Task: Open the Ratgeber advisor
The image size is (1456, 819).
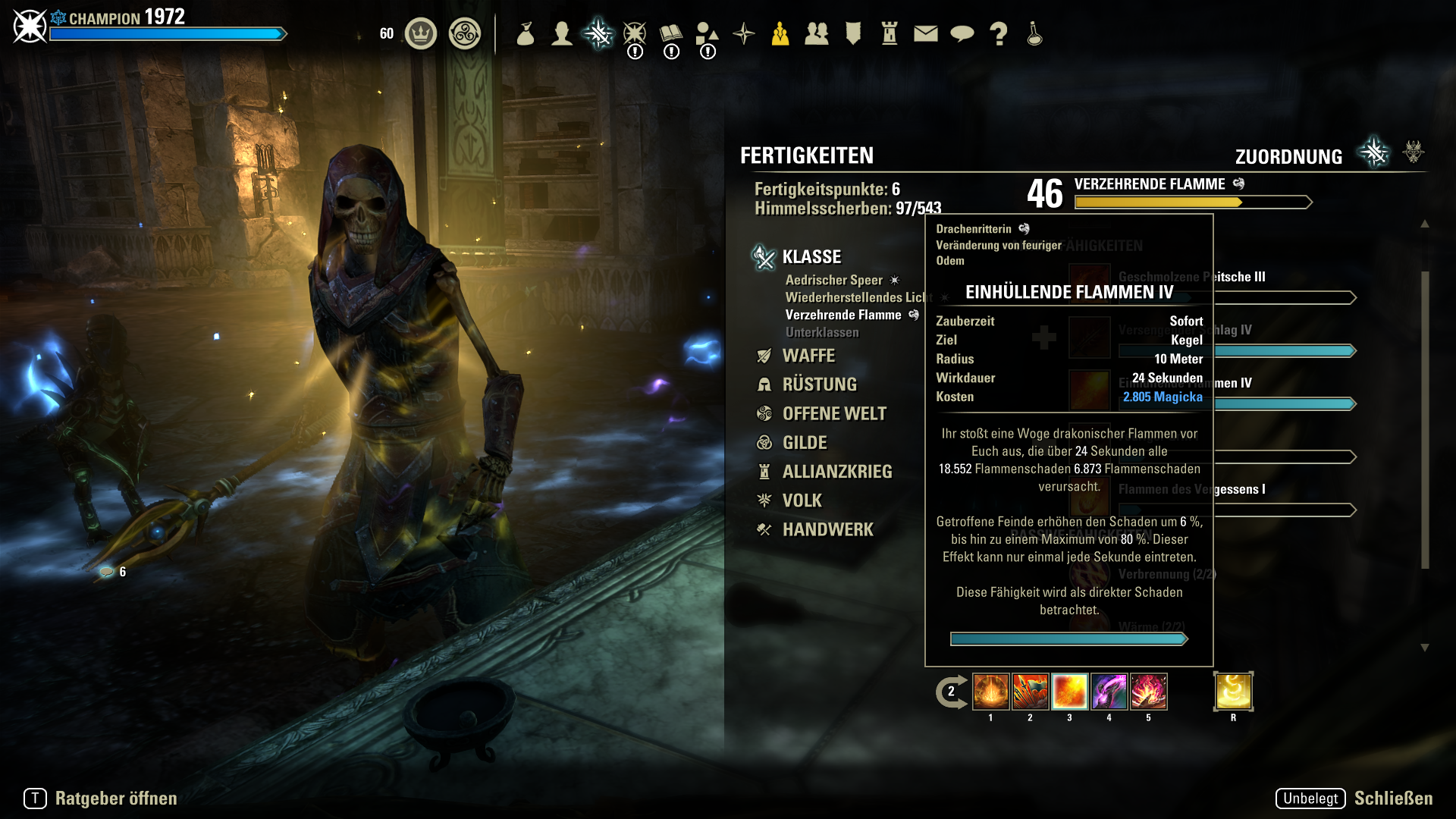Action: click(x=115, y=799)
